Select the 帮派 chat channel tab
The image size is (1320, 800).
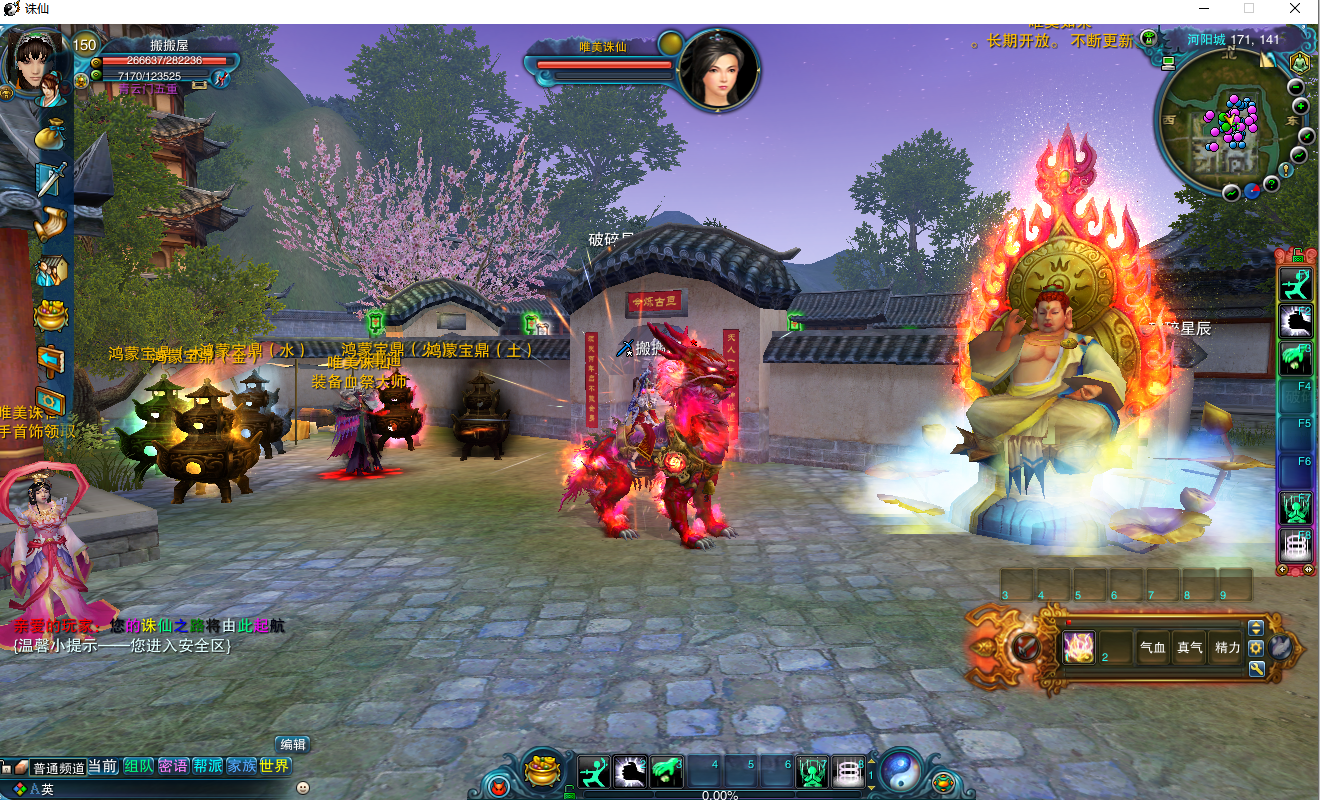[x=207, y=767]
